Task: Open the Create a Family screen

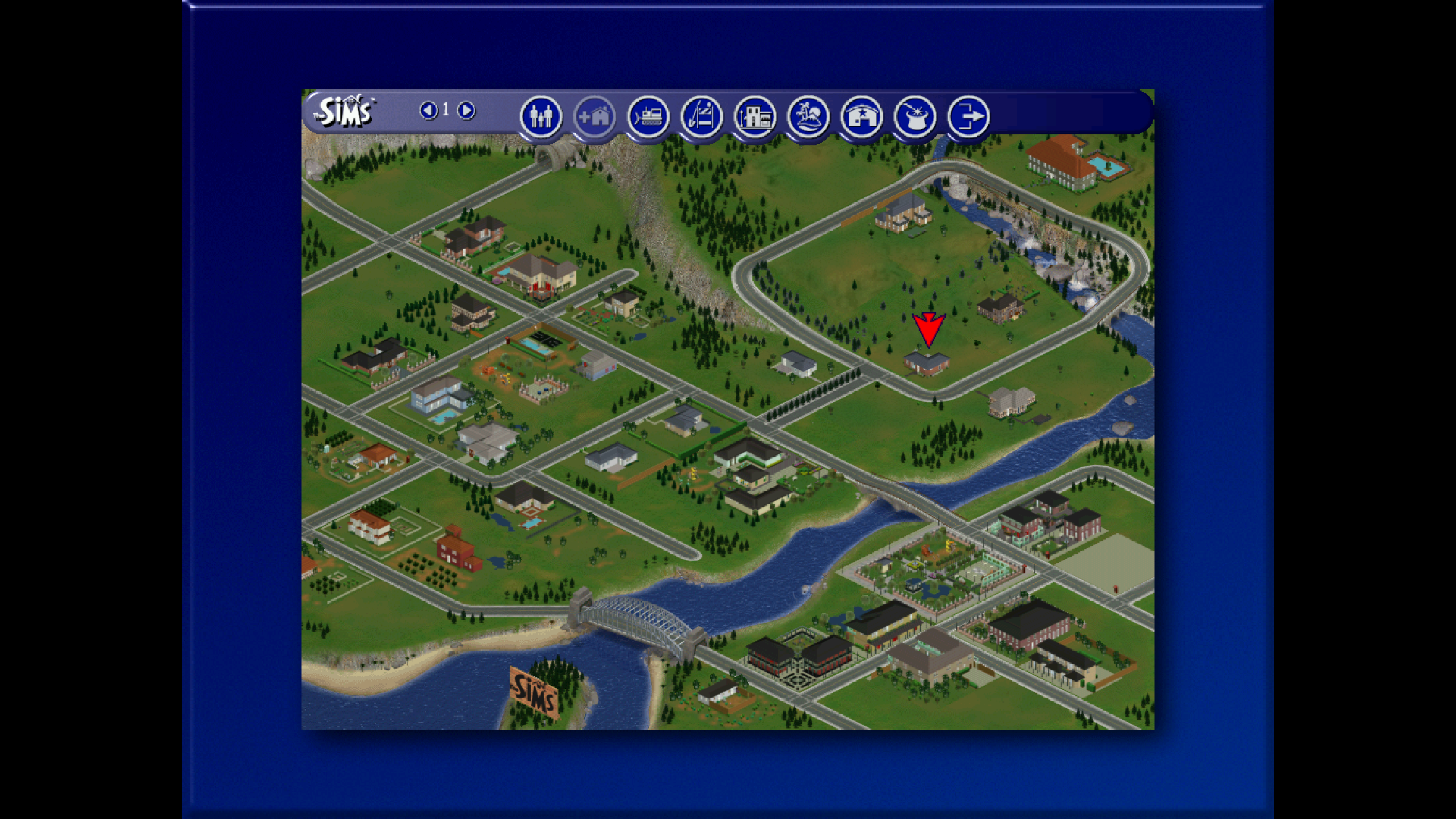Action: 541,117
